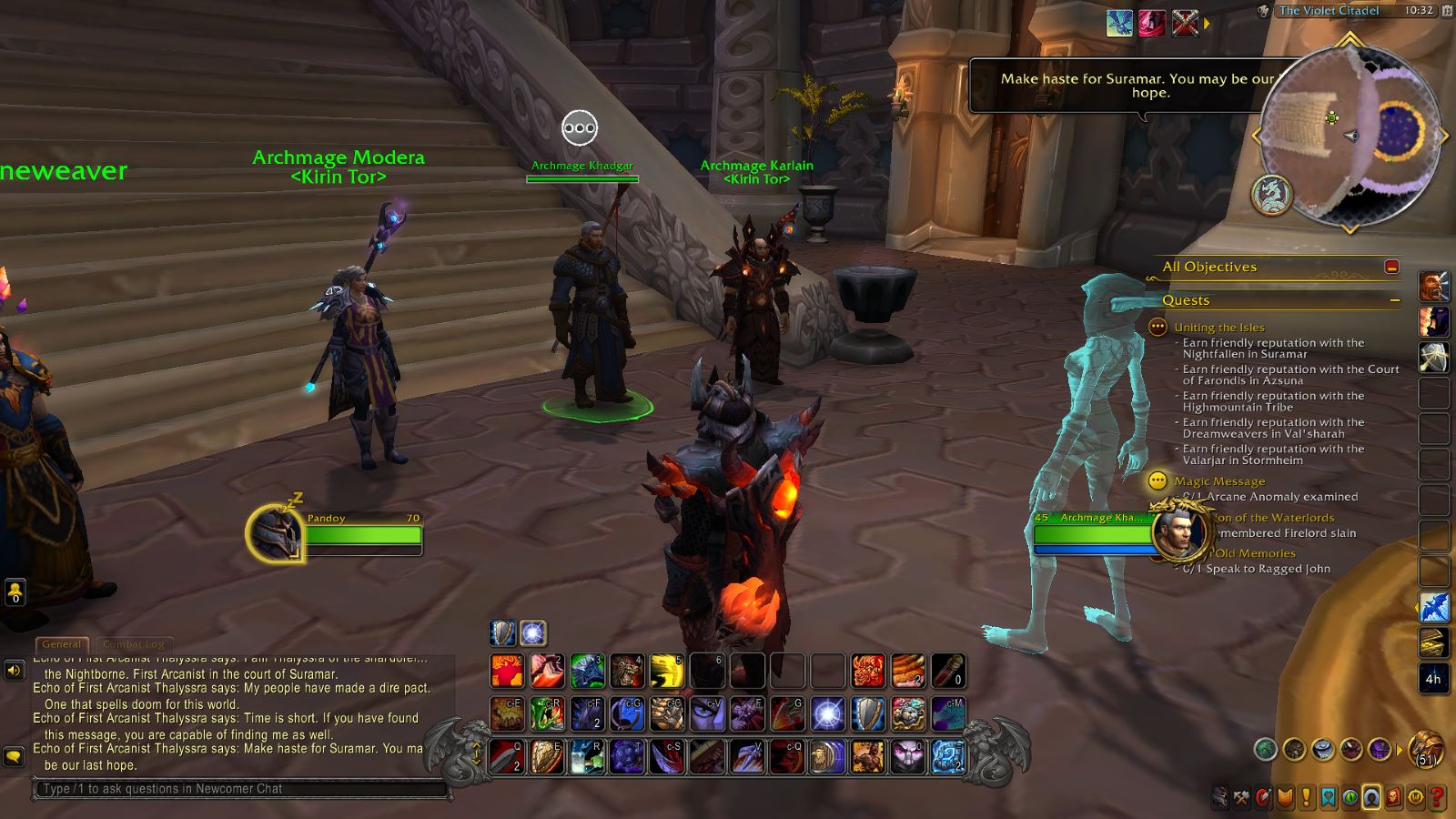Switch to the Combat Log tab

(x=134, y=643)
